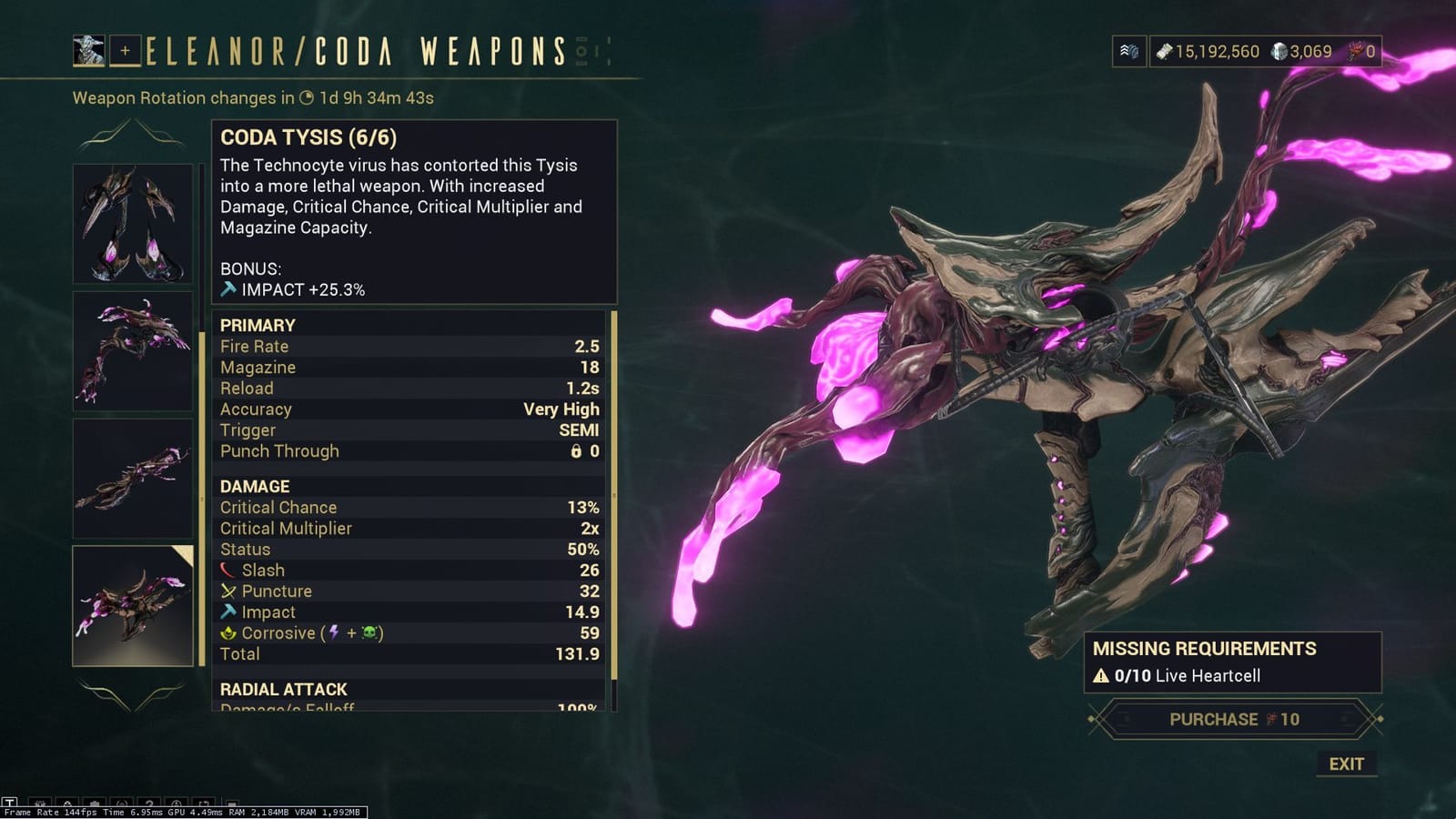Click the padlock beside Punch Through
The image size is (1456, 819).
coord(576,451)
